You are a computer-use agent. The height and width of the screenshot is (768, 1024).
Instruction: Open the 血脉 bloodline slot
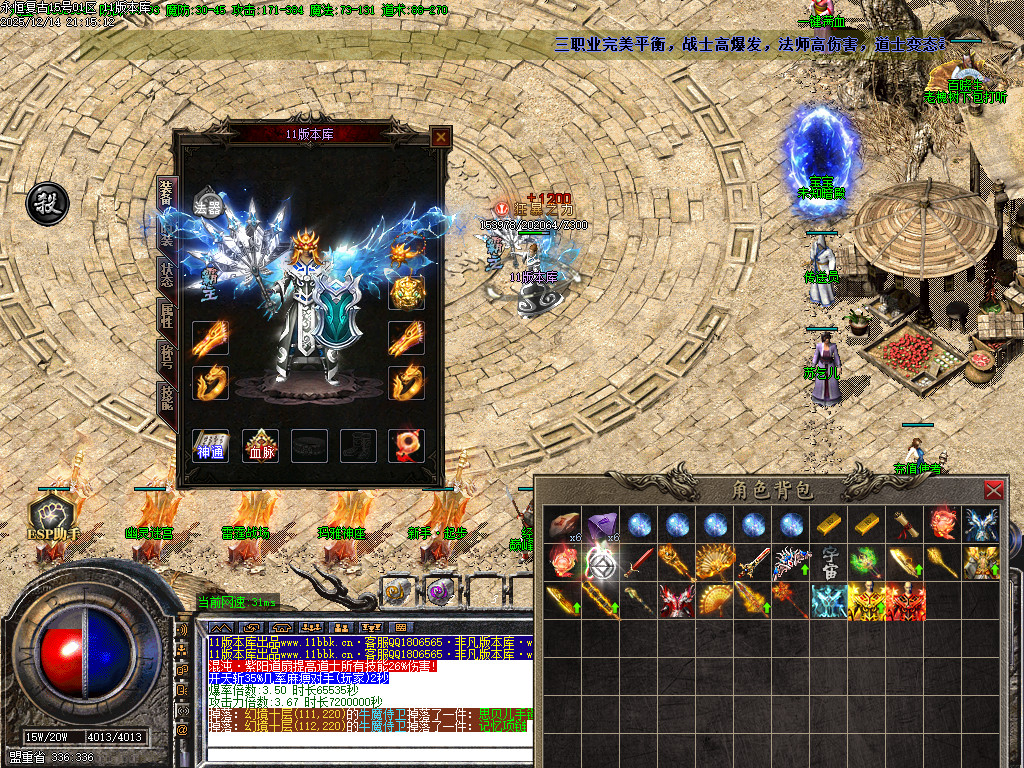(x=260, y=446)
